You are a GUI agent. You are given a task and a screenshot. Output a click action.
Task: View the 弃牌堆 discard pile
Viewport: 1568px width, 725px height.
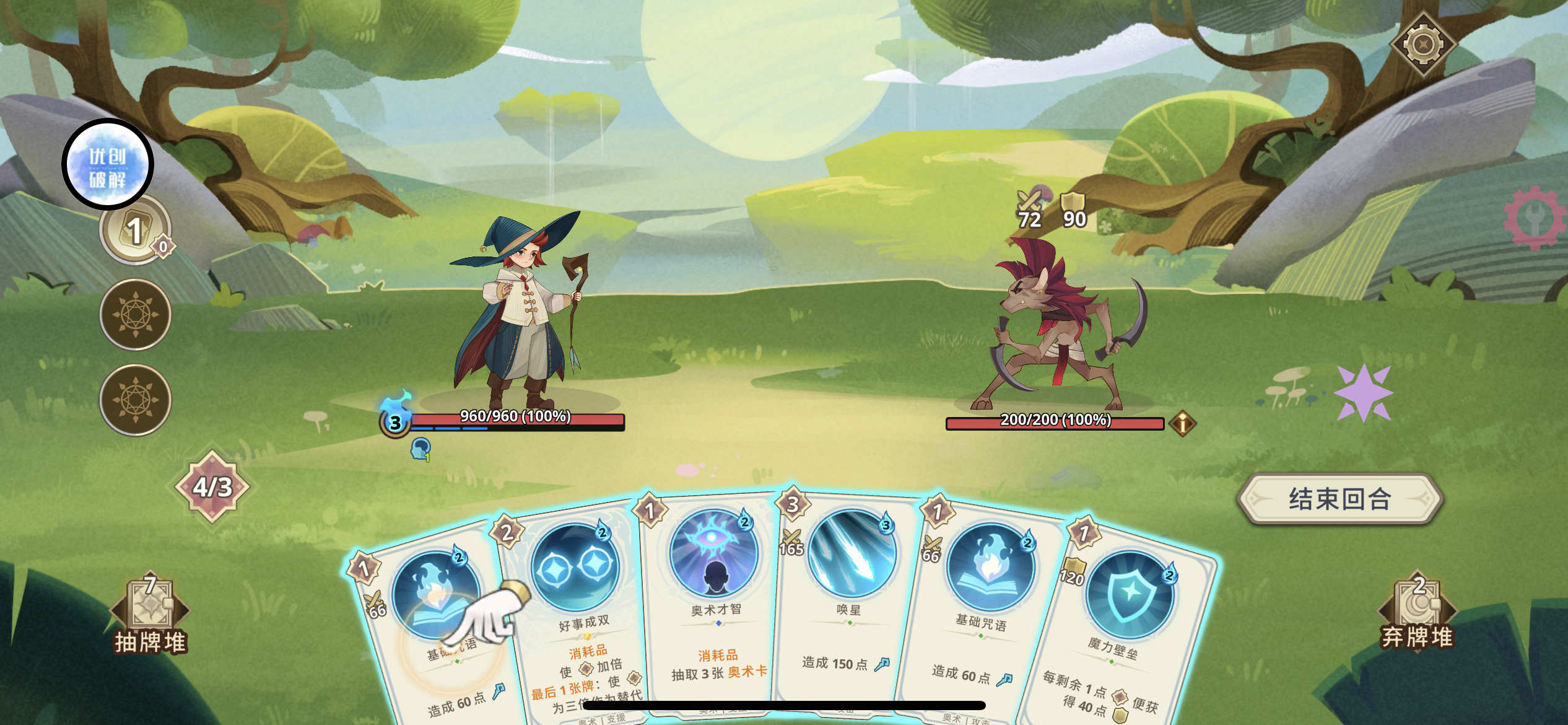(x=1417, y=613)
